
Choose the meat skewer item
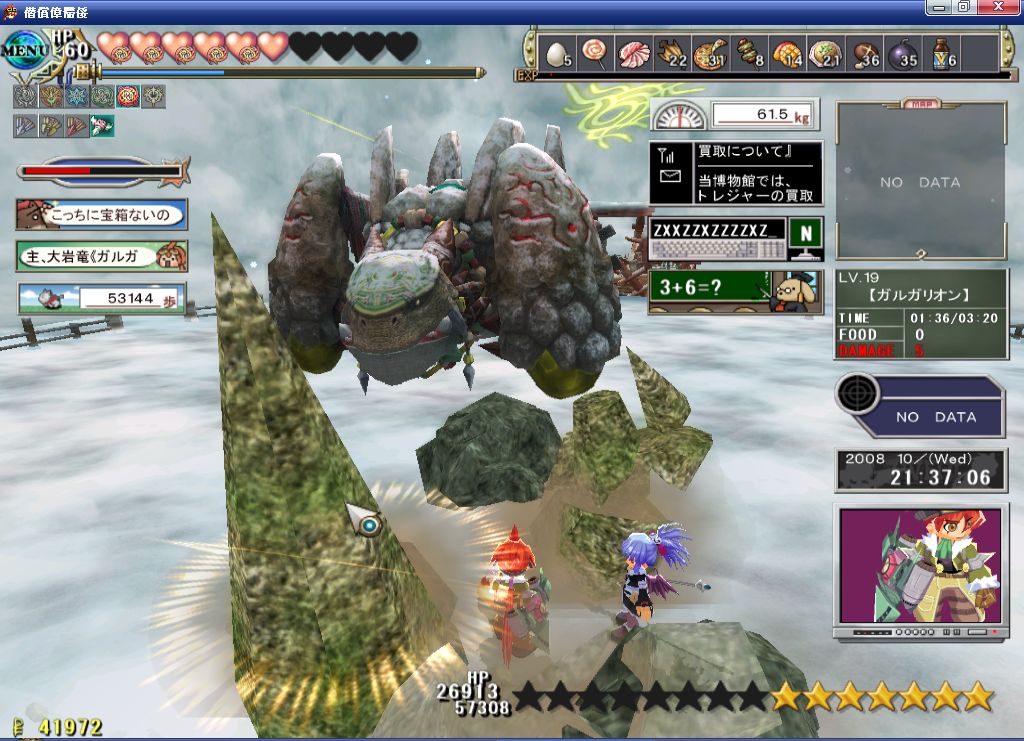[x=749, y=53]
